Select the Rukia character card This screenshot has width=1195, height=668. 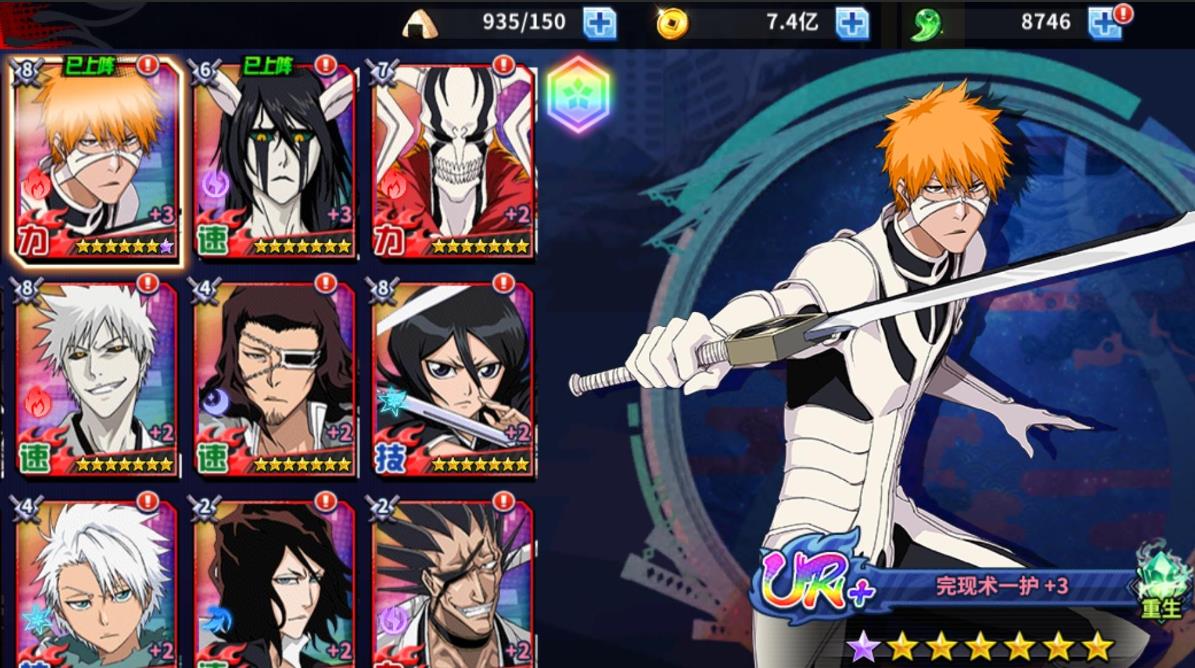pyautogui.click(x=453, y=380)
